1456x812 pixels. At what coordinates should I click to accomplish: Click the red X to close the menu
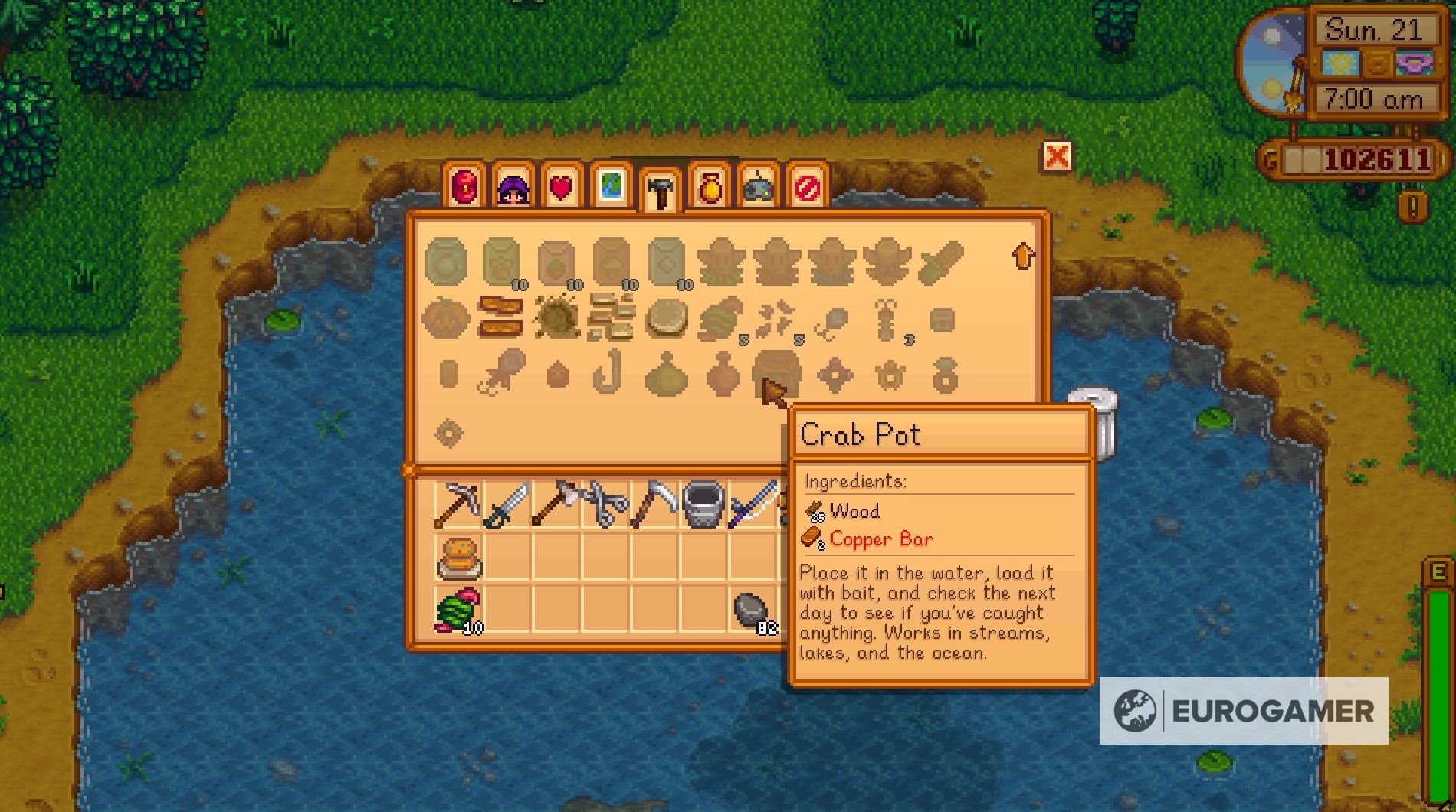tap(1058, 156)
